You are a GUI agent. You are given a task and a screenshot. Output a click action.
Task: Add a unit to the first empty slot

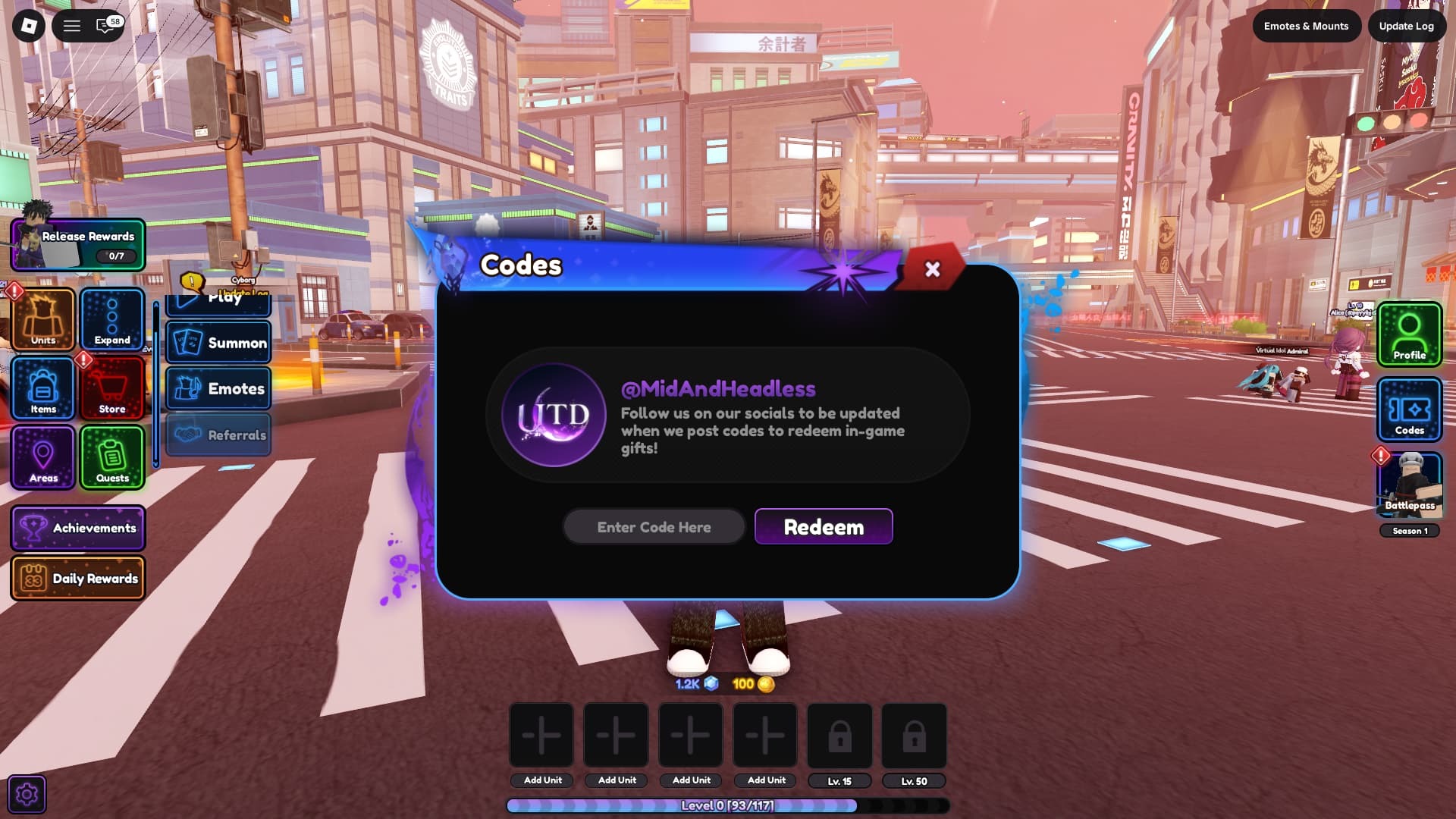tap(541, 734)
